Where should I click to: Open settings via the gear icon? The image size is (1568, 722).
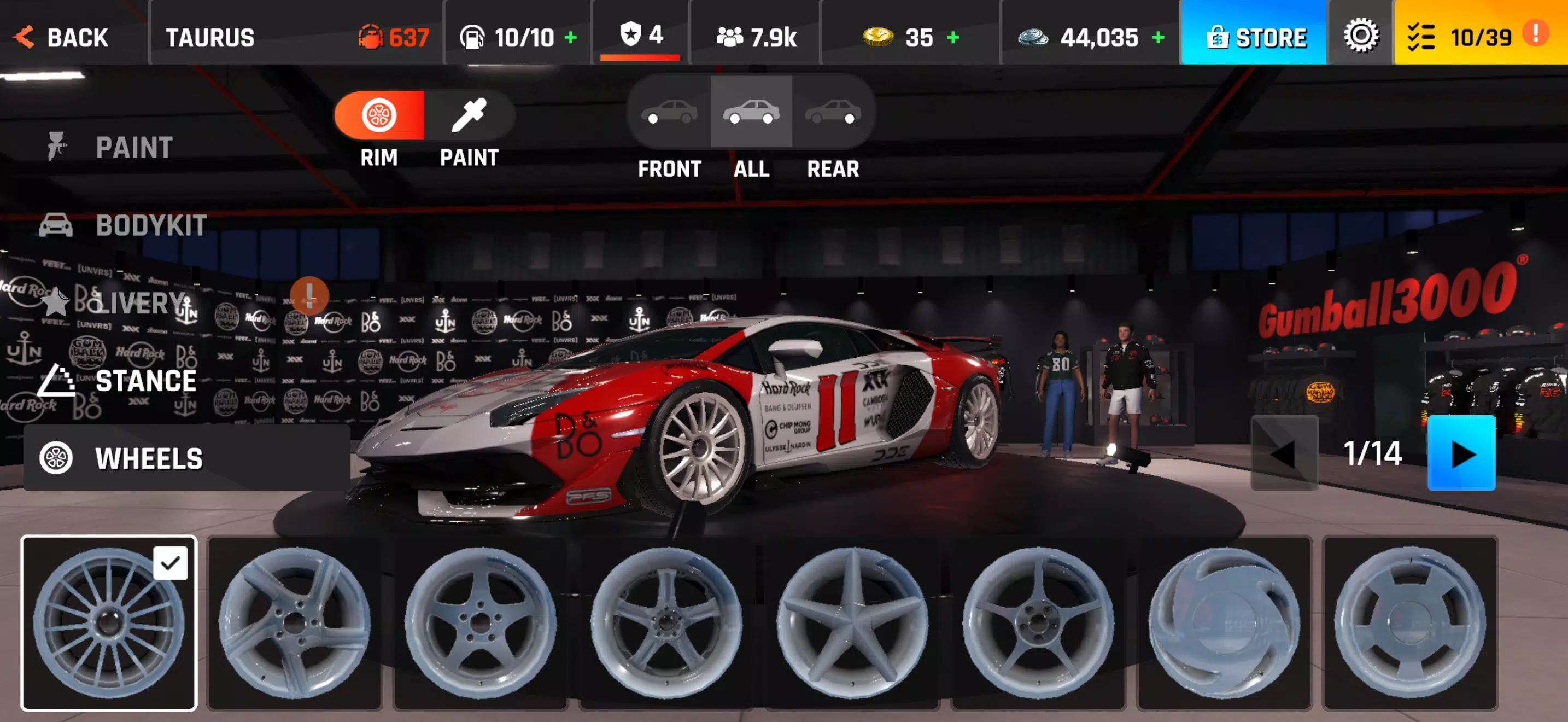point(1361,36)
